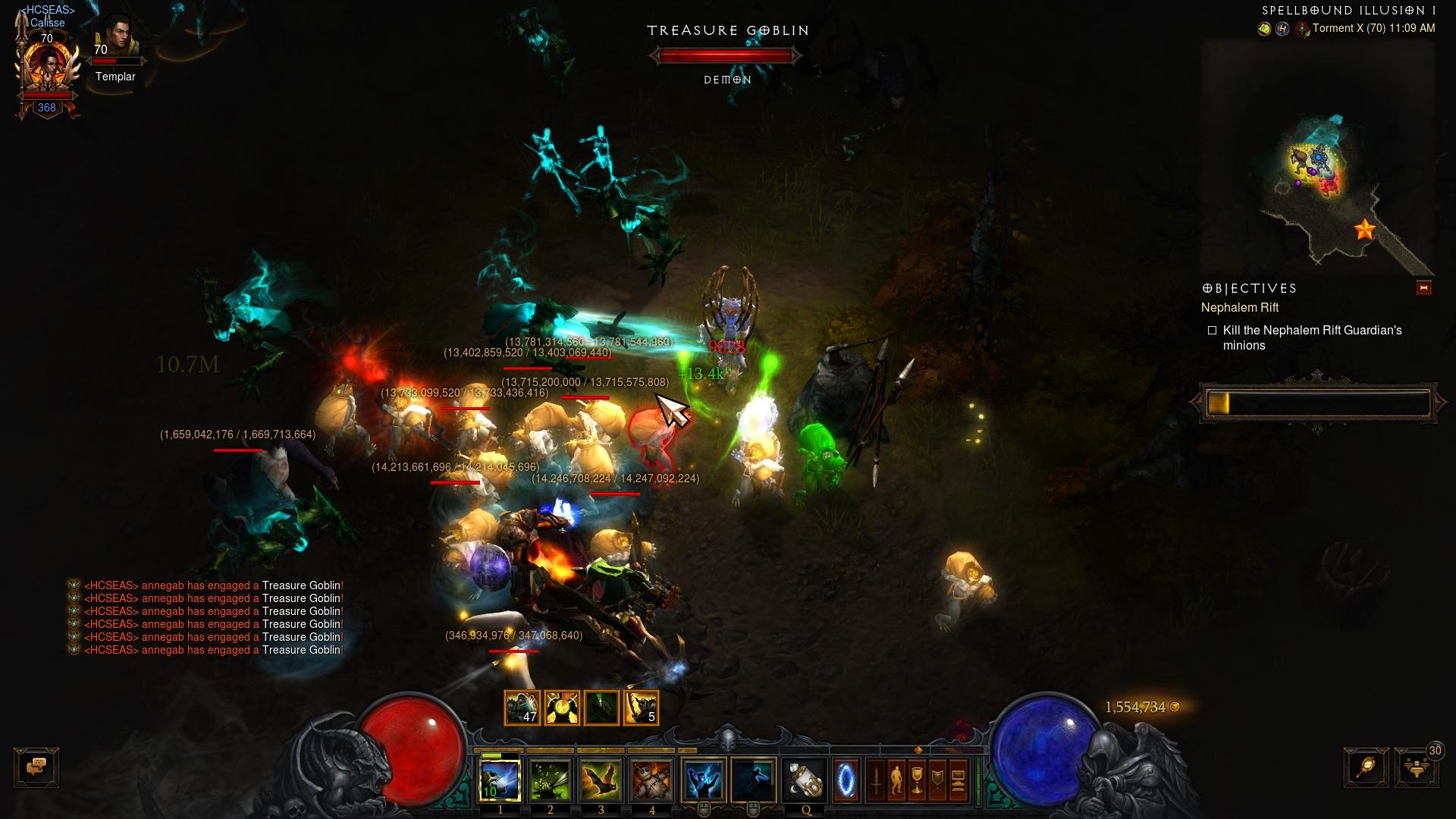Image resolution: width=1456 pixels, height=819 pixels.
Task: Collapse the Objectives tracker panel
Action: (1423, 287)
